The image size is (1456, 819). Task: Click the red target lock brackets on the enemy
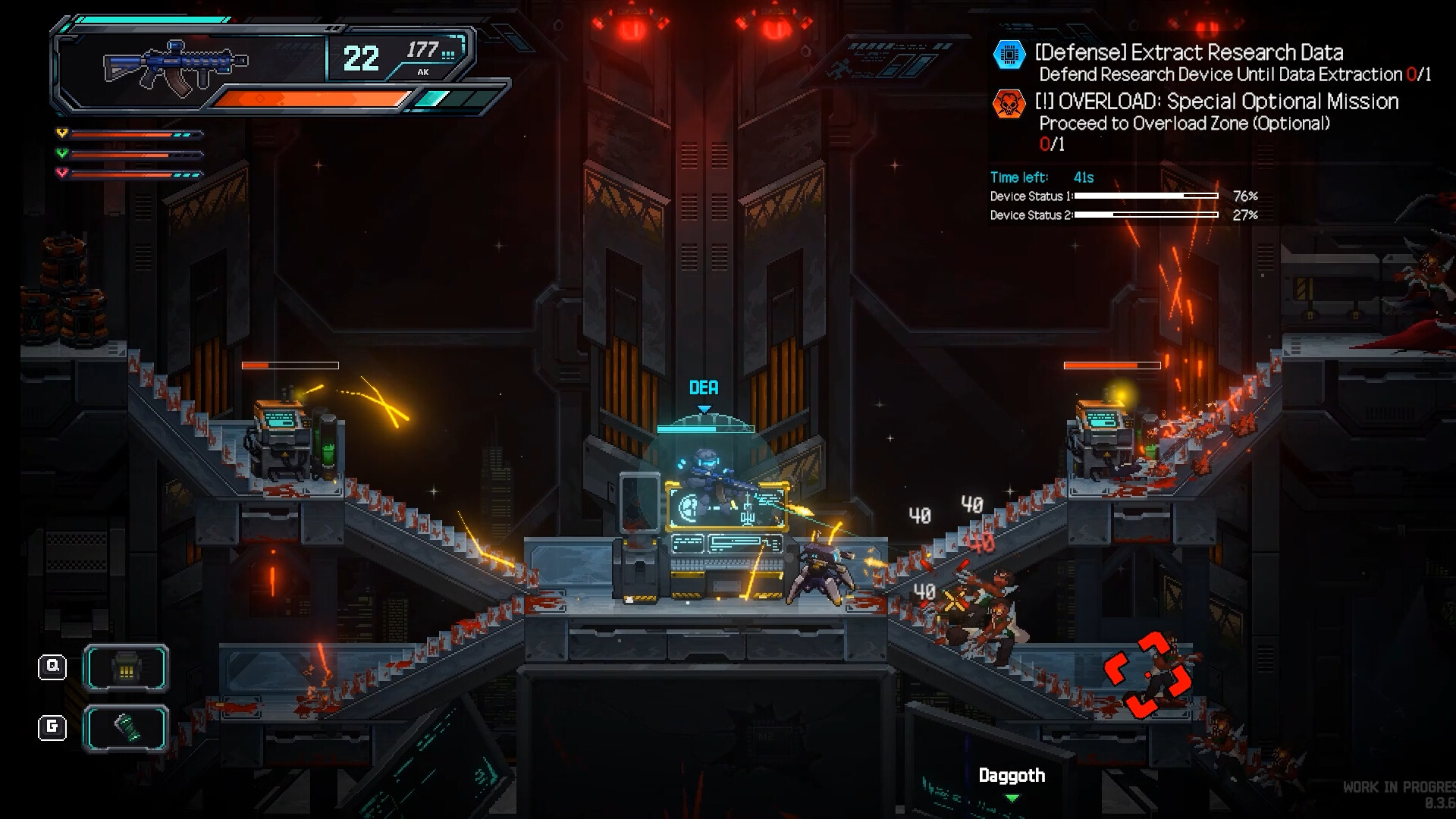(x=1147, y=675)
